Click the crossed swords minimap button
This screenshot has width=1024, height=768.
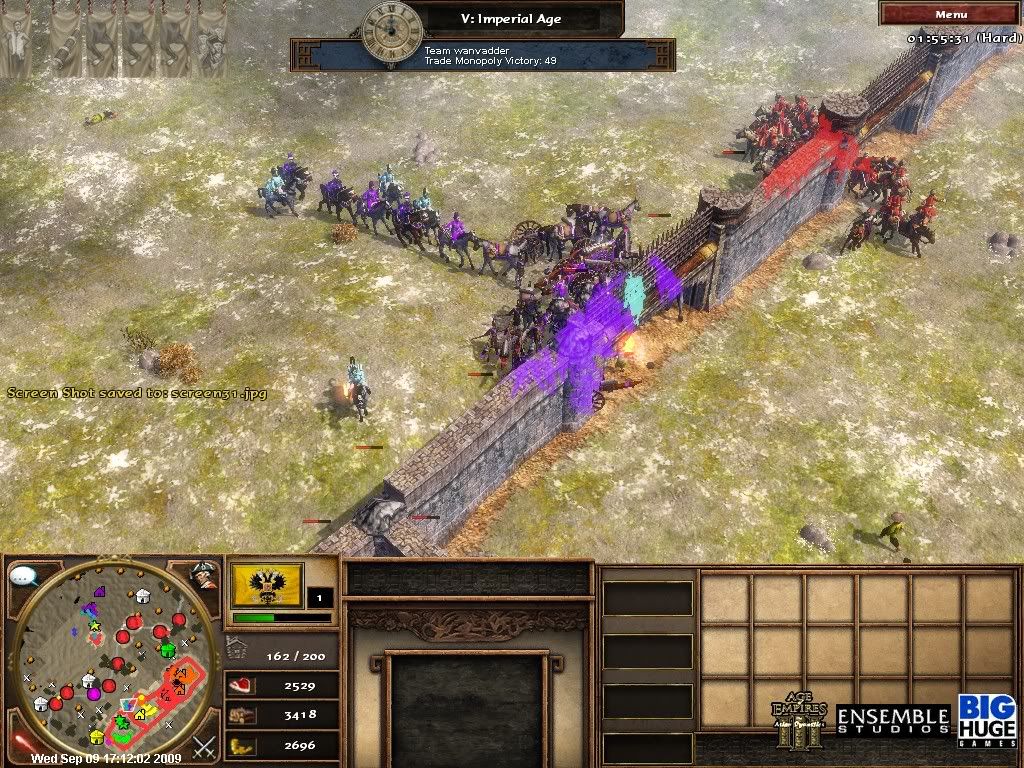pyautogui.click(x=204, y=746)
